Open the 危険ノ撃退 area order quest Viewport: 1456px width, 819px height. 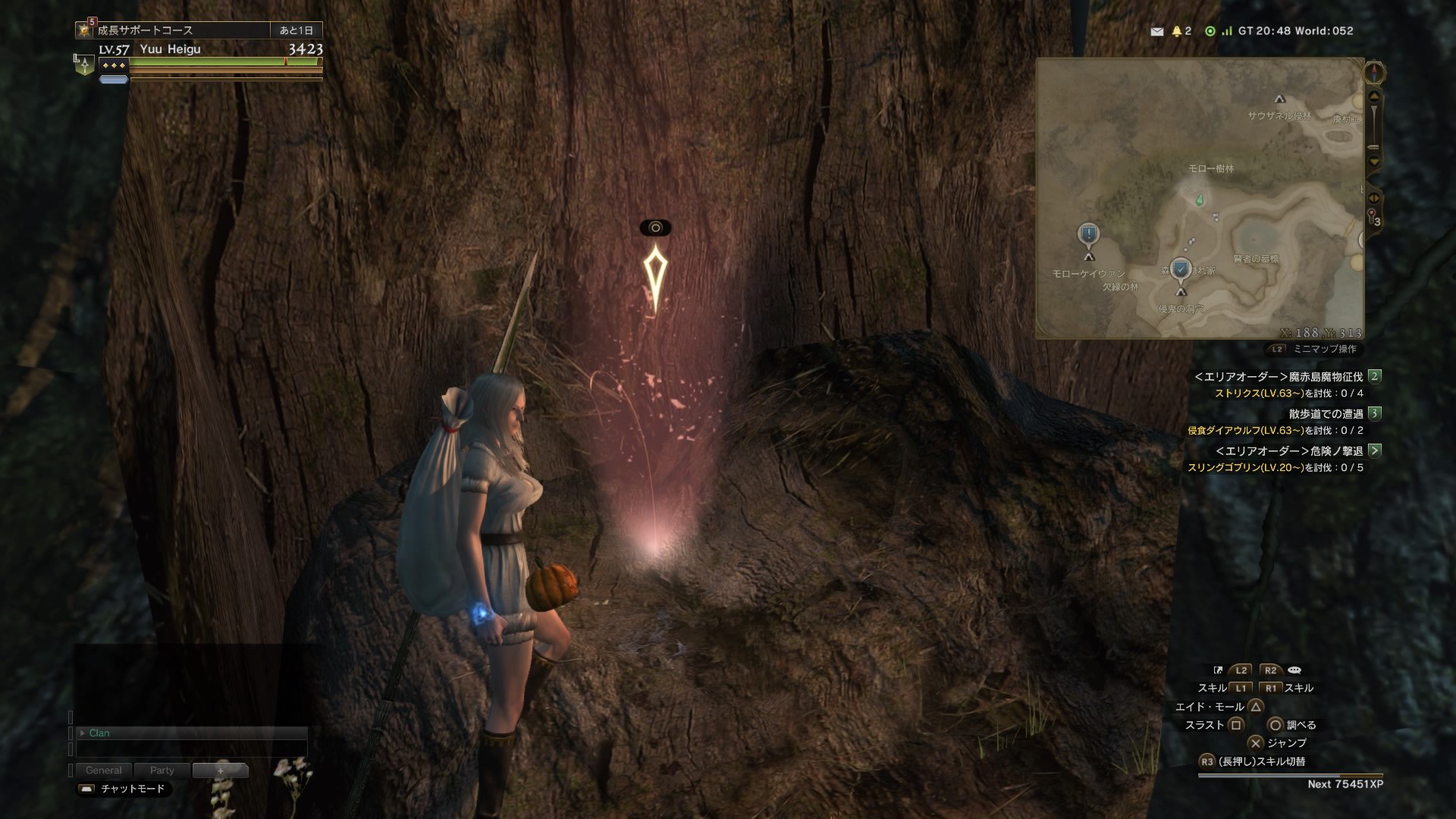pyautogui.click(x=1288, y=450)
